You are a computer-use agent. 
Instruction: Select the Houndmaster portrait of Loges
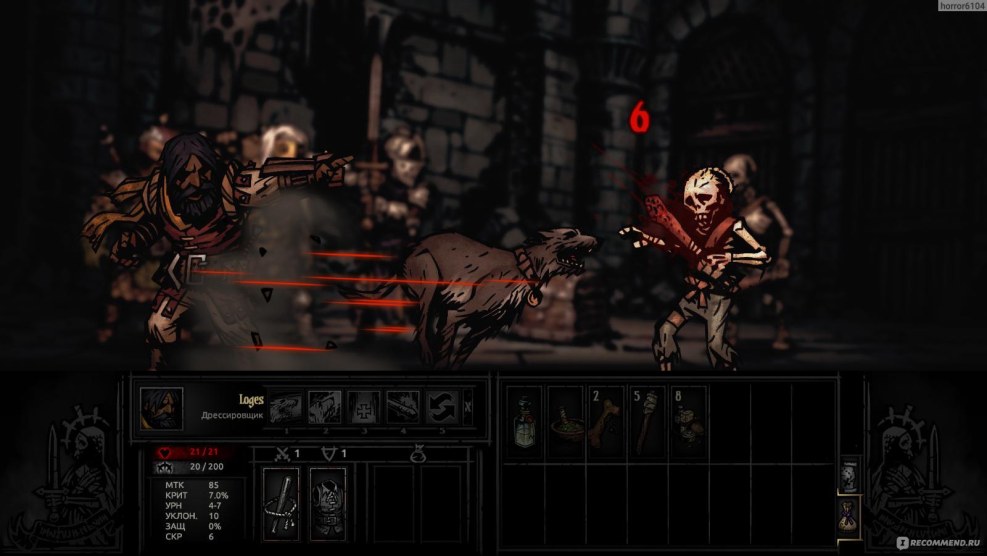[x=161, y=408]
